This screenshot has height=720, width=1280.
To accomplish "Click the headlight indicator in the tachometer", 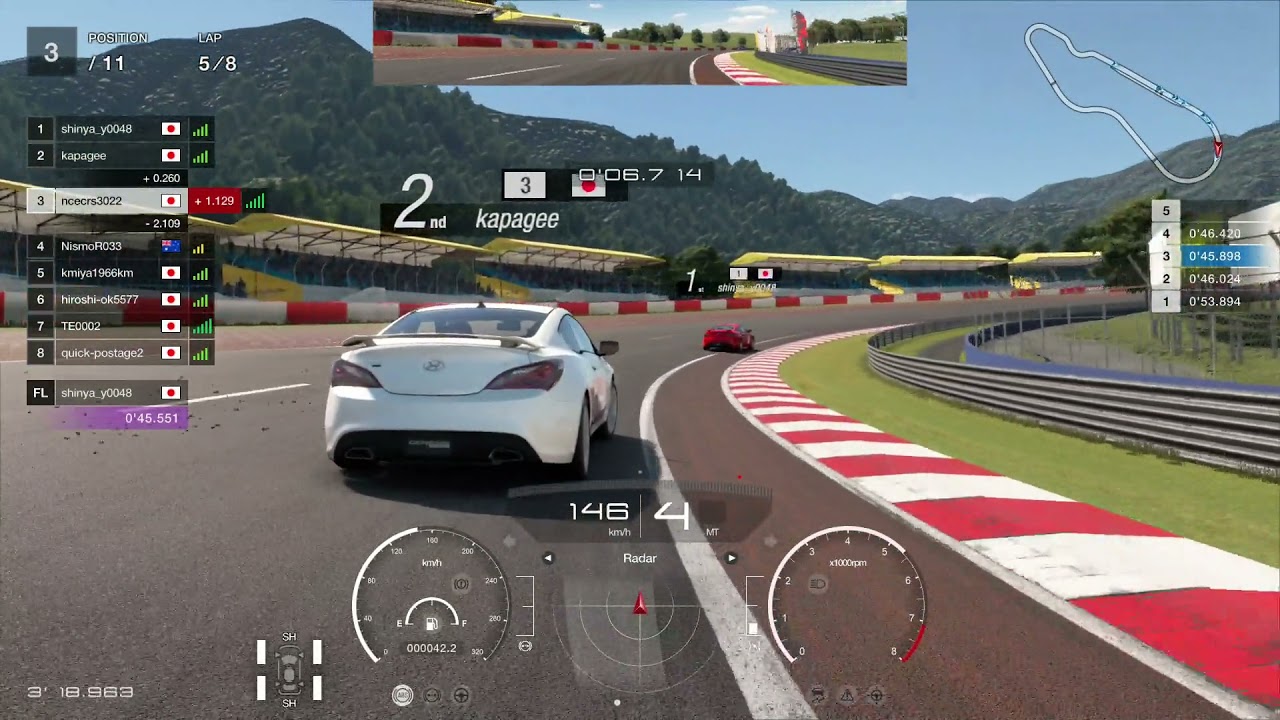I will click(820, 581).
